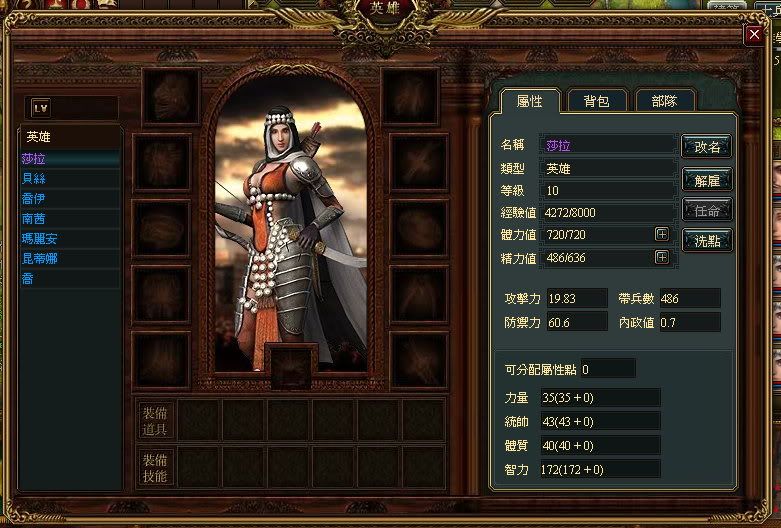Select hero 南茜 from the list

pos(34,218)
